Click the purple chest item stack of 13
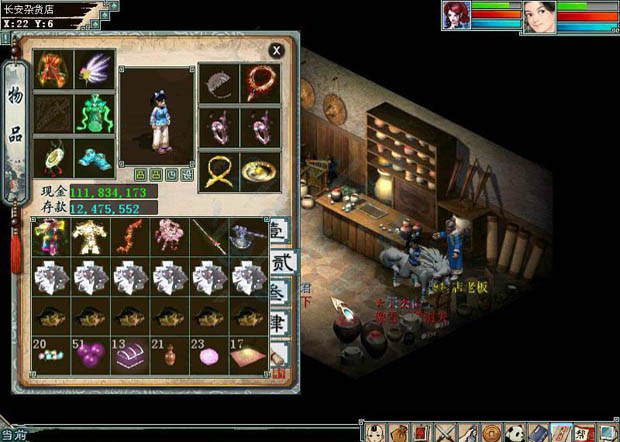The width and height of the screenshot is (620, 442). point(131,355)
